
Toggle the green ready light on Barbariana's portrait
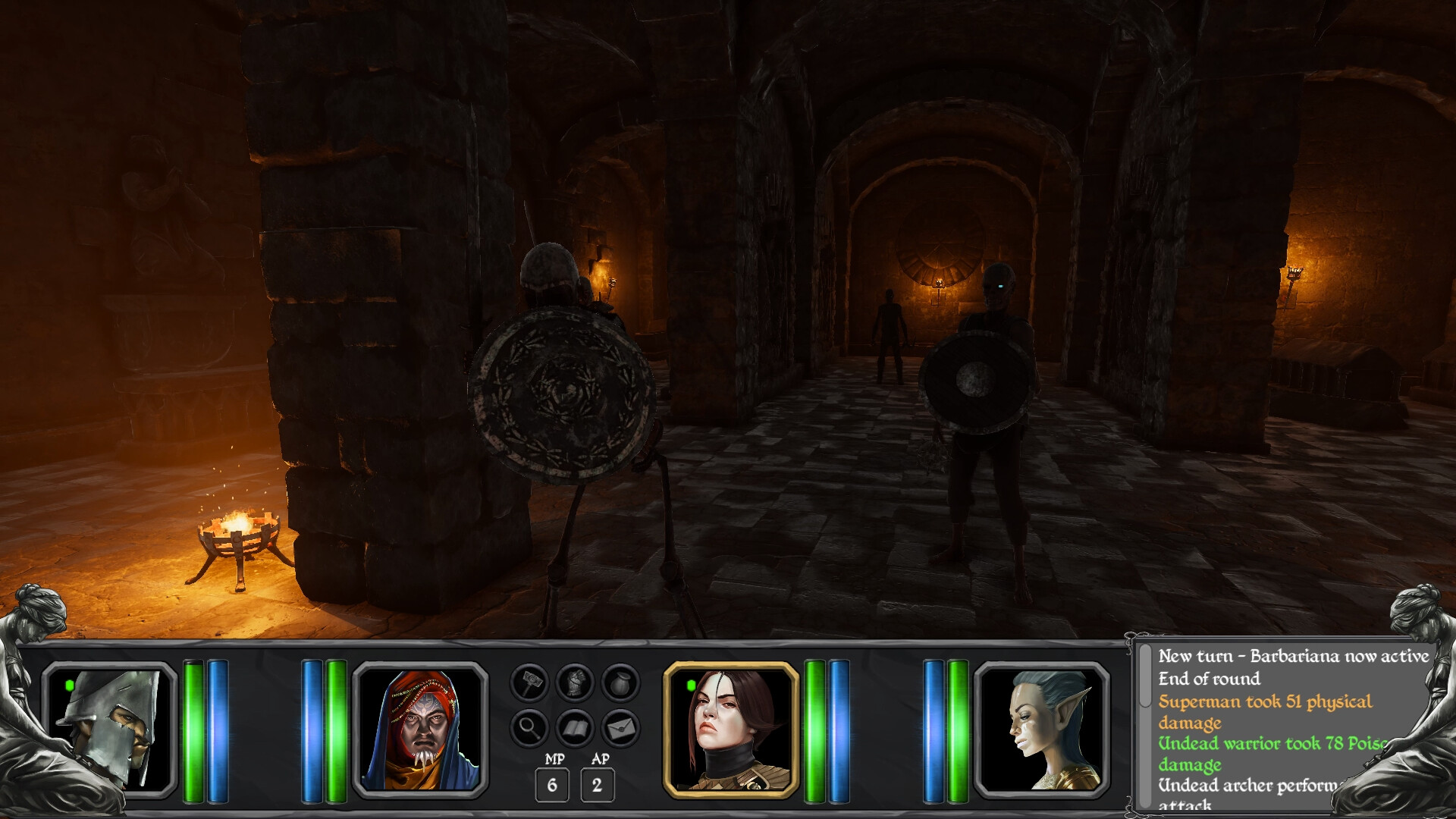click(x=691, y=685)
